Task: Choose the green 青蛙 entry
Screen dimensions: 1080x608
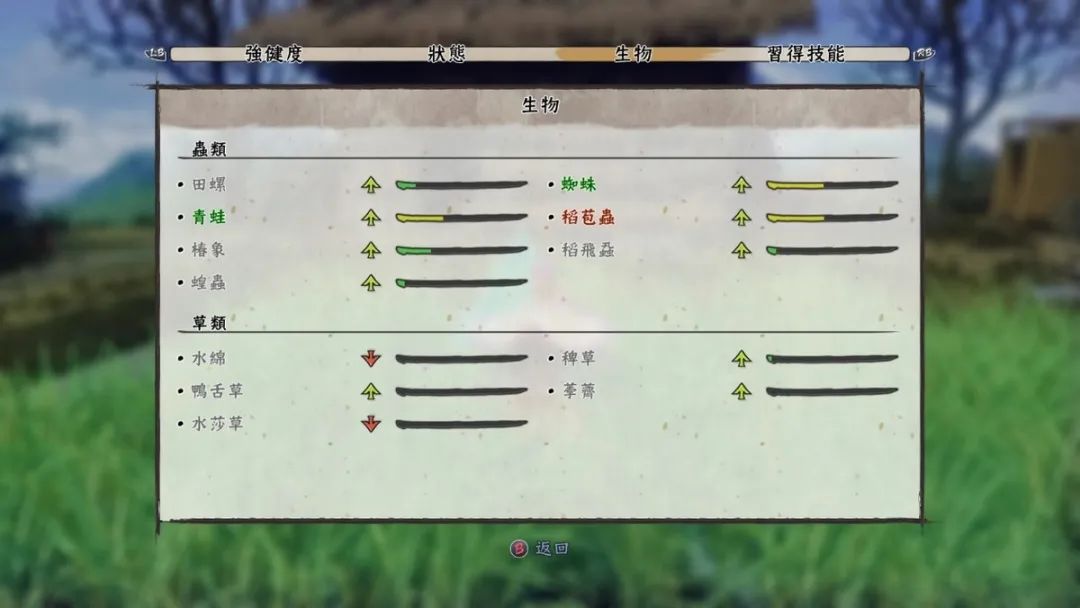Action: 208,218
